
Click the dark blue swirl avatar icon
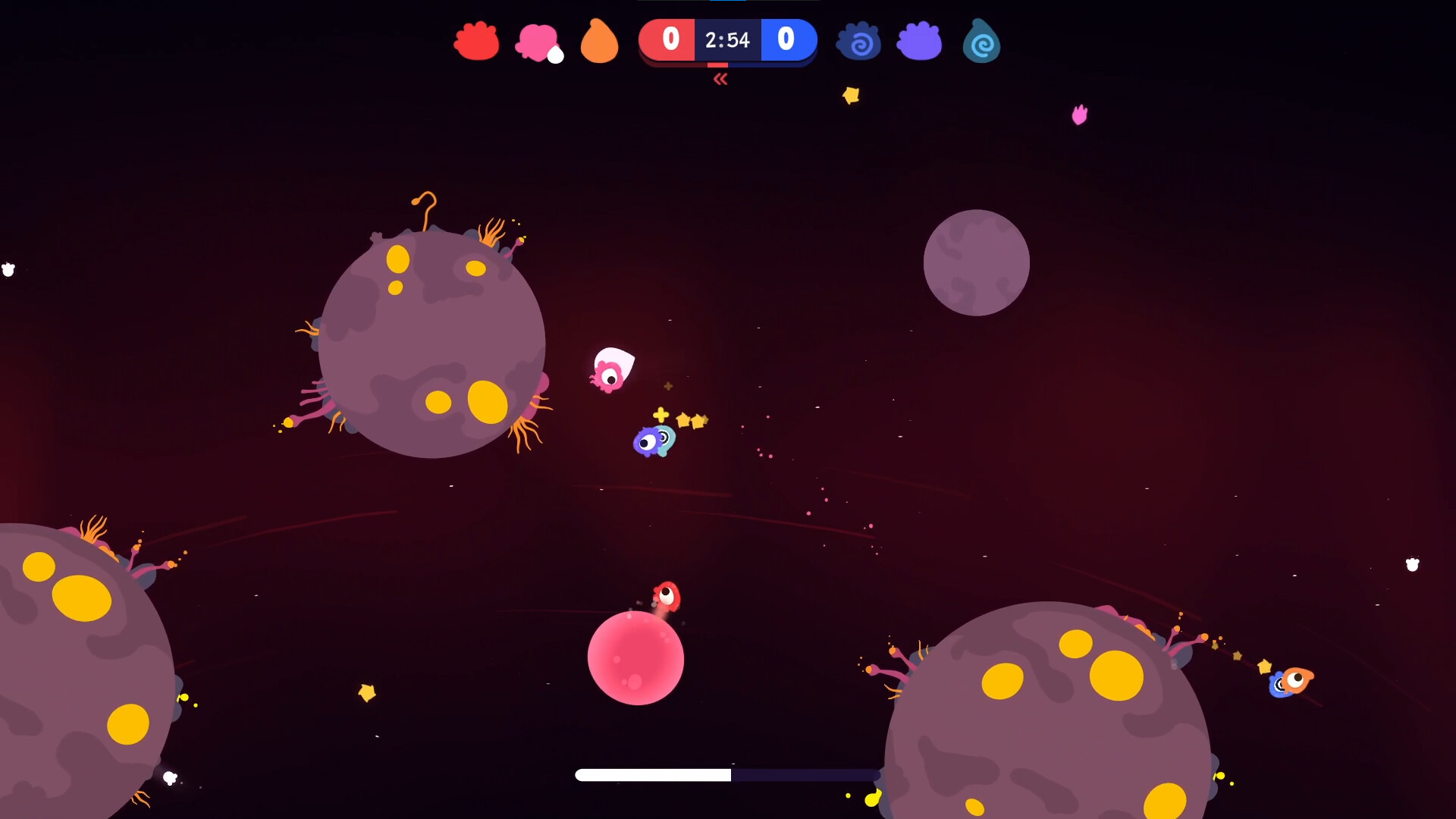click(858, 42)
